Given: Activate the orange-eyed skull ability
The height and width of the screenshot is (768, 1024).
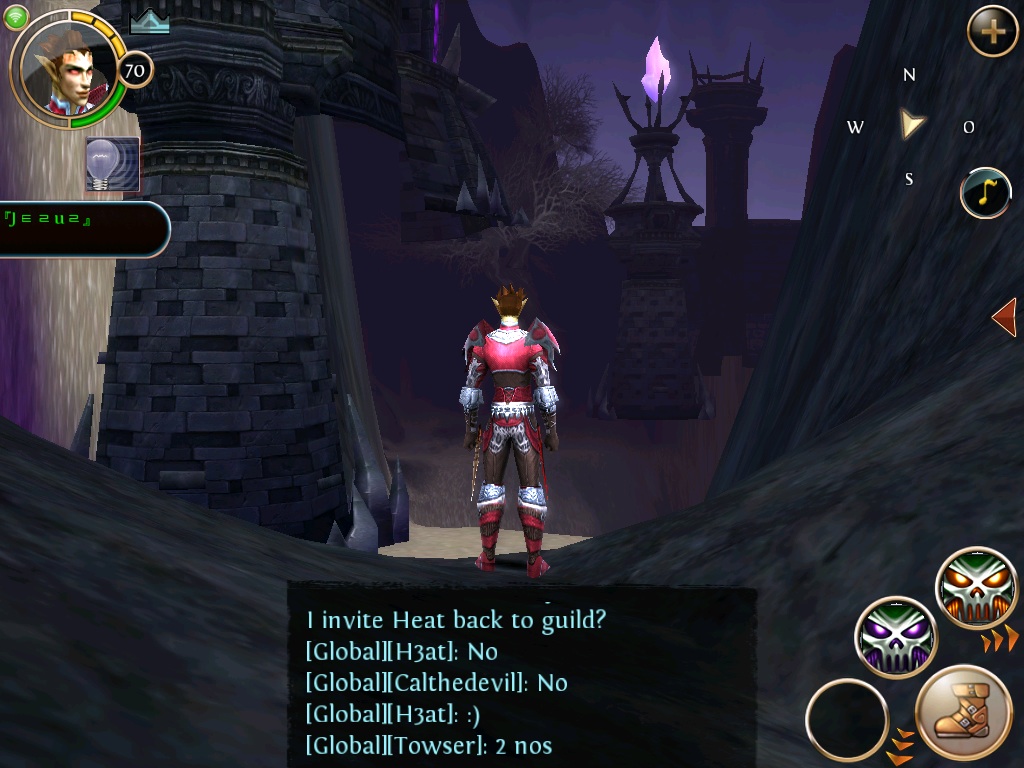Looking at the screenshot, I should point(976,588).
